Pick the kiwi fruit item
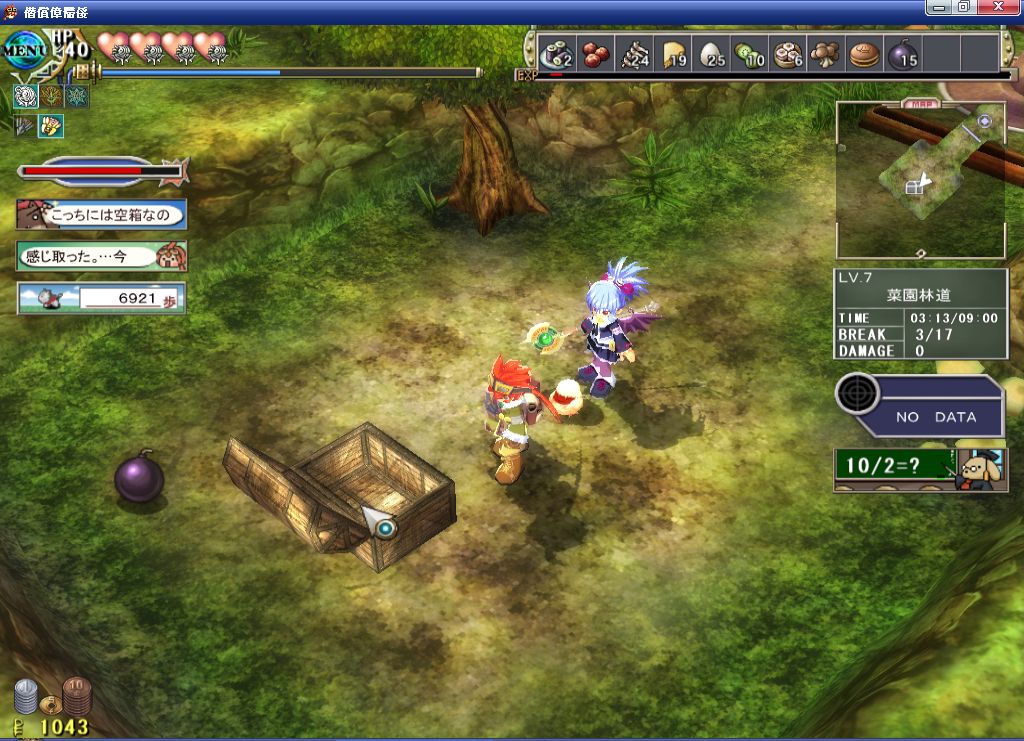This screenshot has width=1024, height=741. [x=750, y=54]
